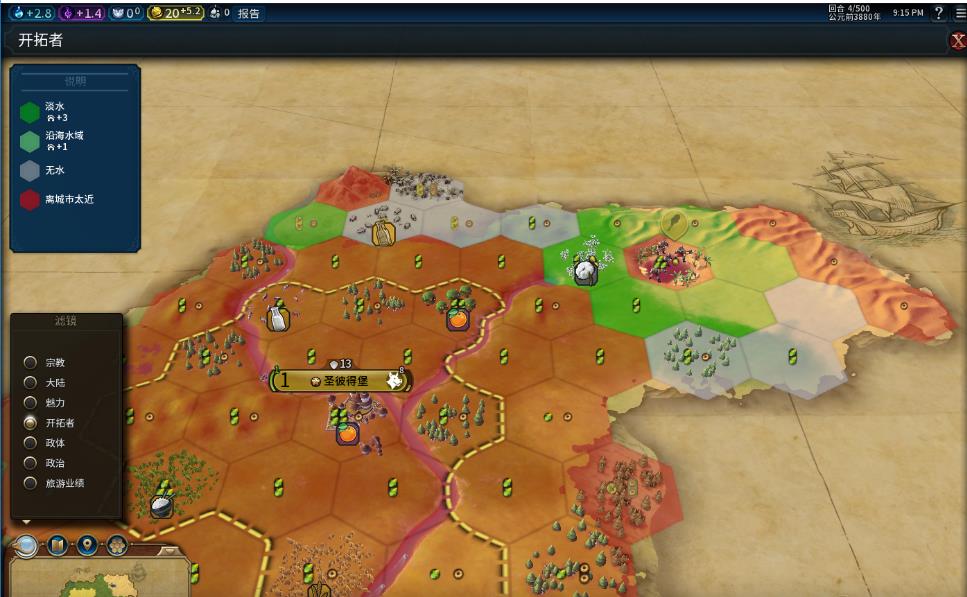Toggle the hex grid button above minimap
Image resolution: width=967 pixels, height=597 pixels.
[x=117, y=545]
